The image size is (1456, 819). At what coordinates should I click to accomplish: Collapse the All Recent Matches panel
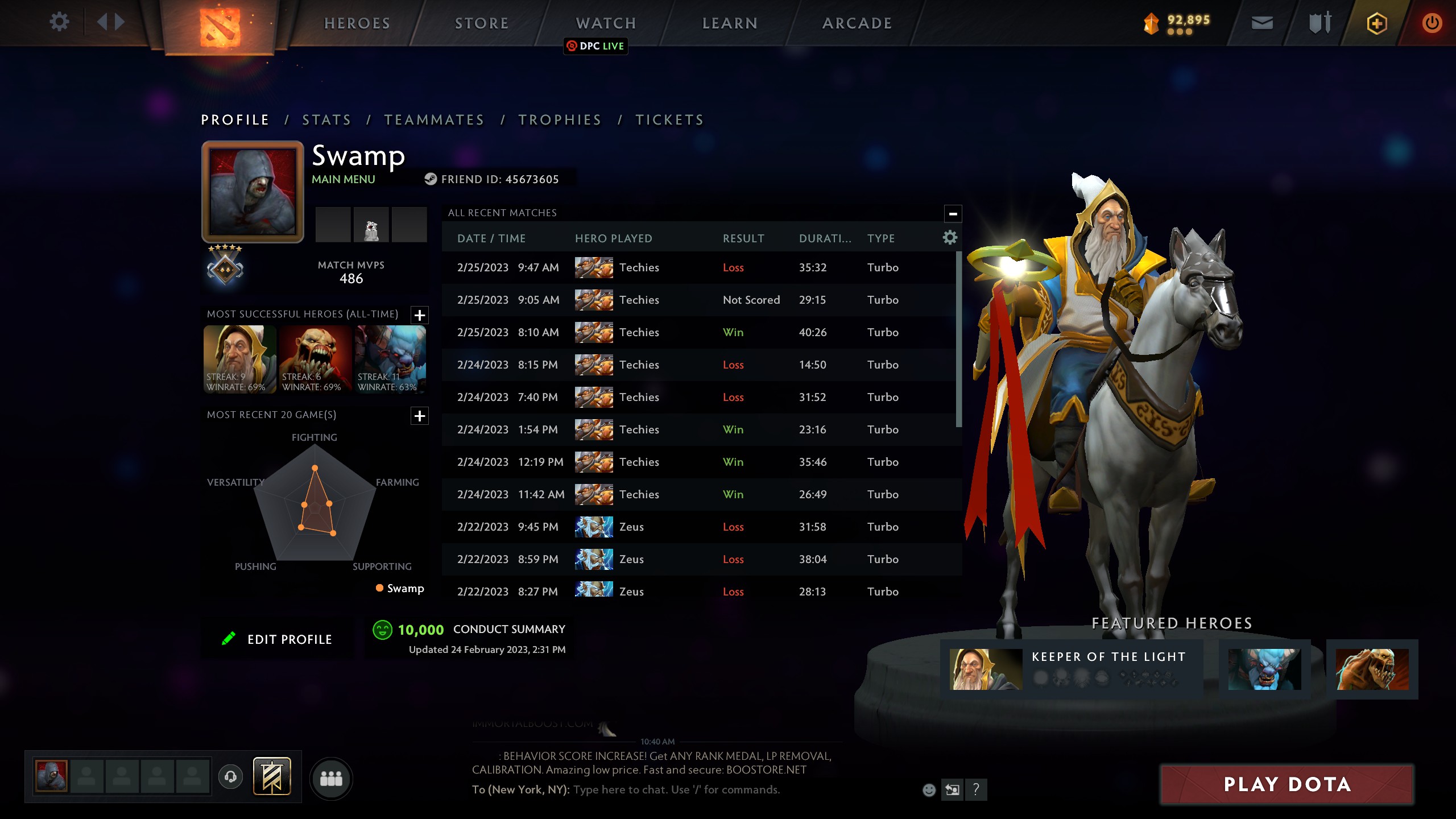coord(952,213)
